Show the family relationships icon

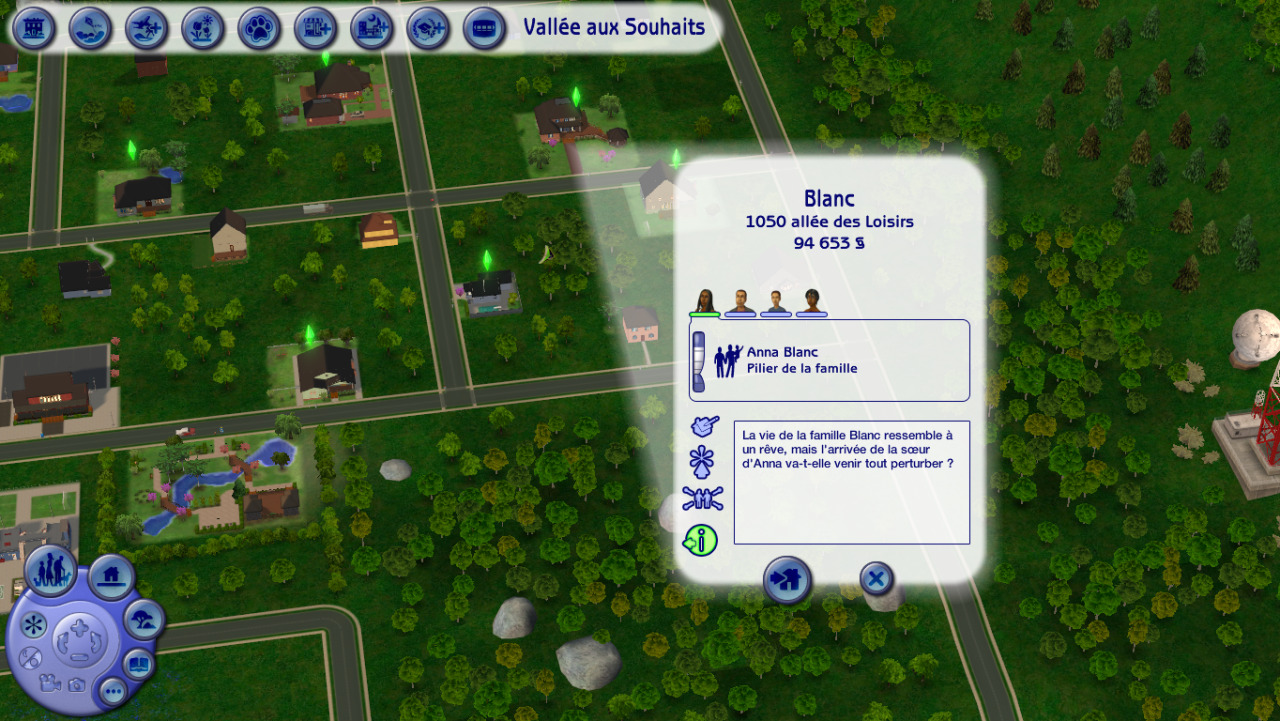703,499
